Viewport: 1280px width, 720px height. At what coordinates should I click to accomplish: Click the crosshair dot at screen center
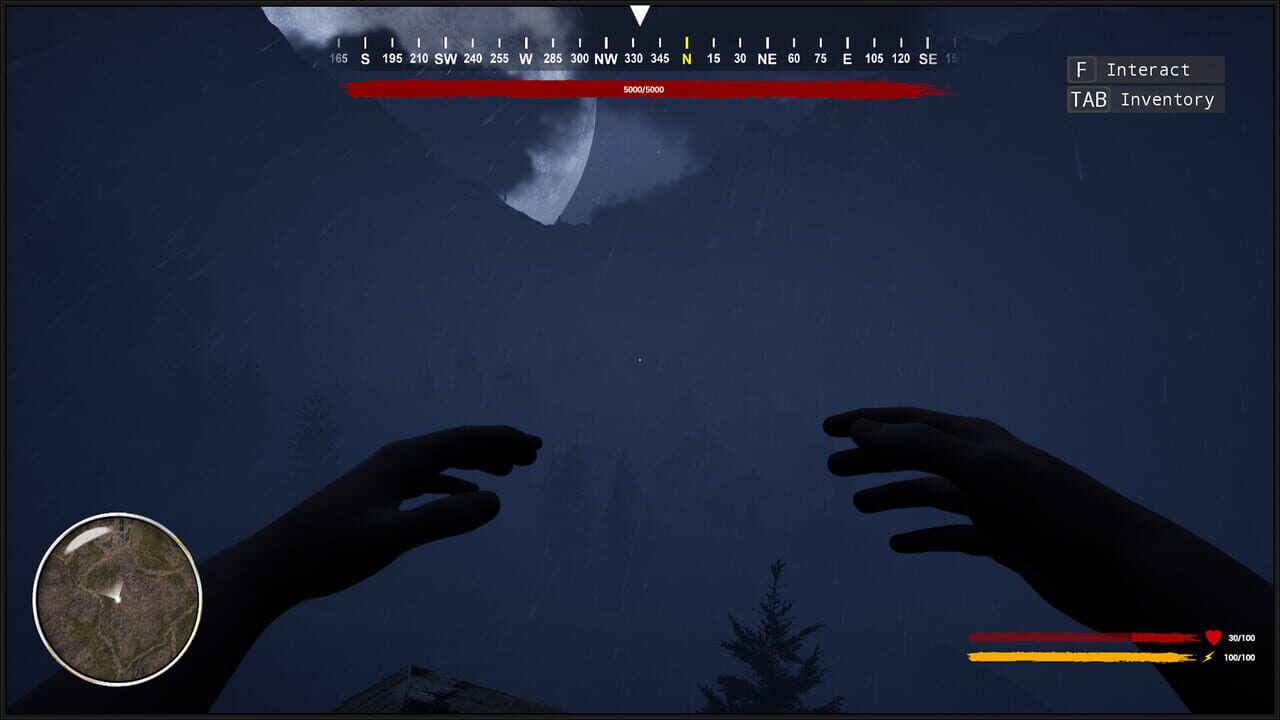pos(640,360)
